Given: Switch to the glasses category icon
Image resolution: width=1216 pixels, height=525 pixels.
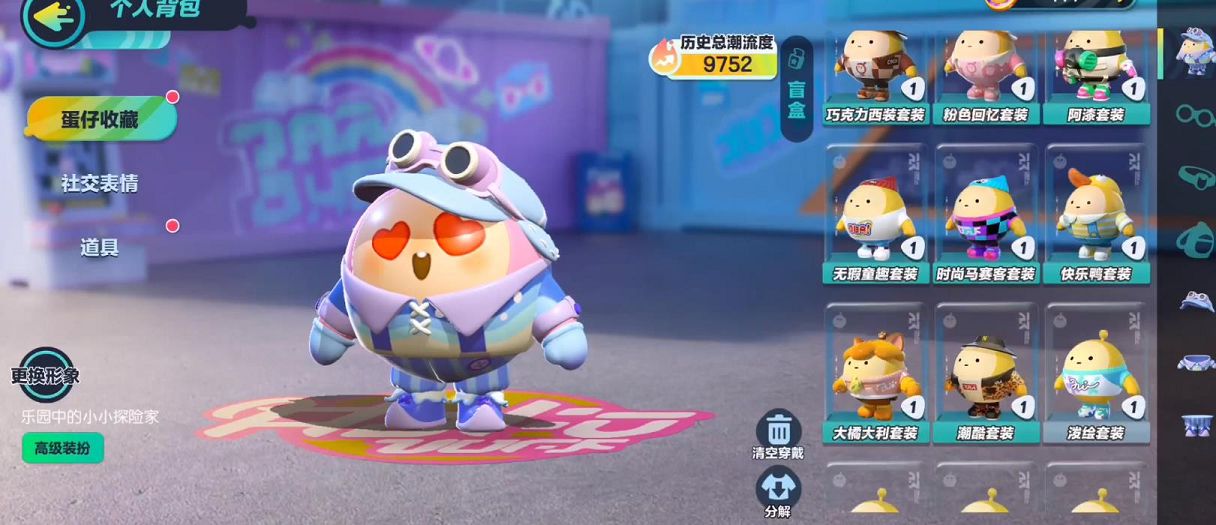Looking at the screenshot, I should coord(1193,115).
